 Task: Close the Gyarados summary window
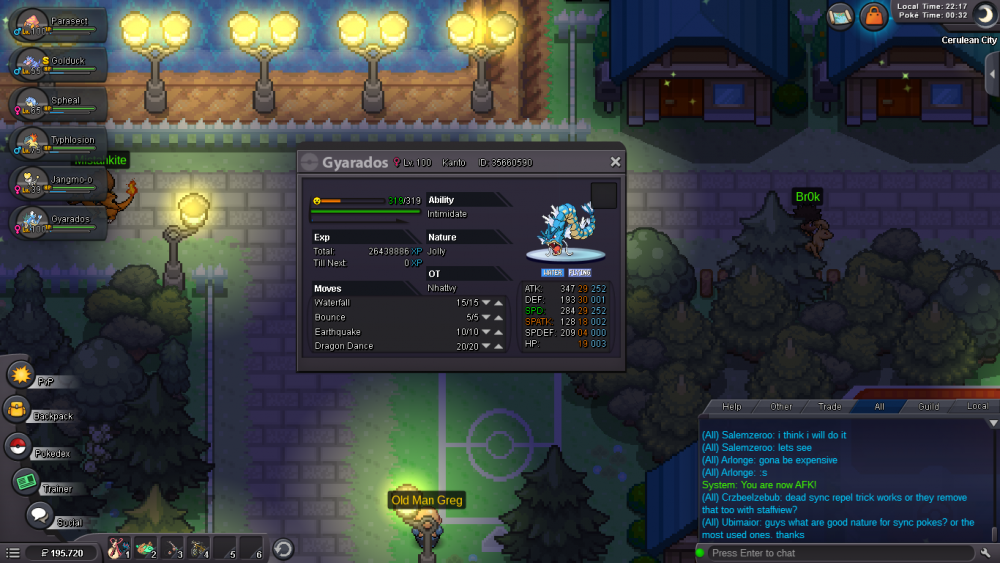[x=615, y=162]
